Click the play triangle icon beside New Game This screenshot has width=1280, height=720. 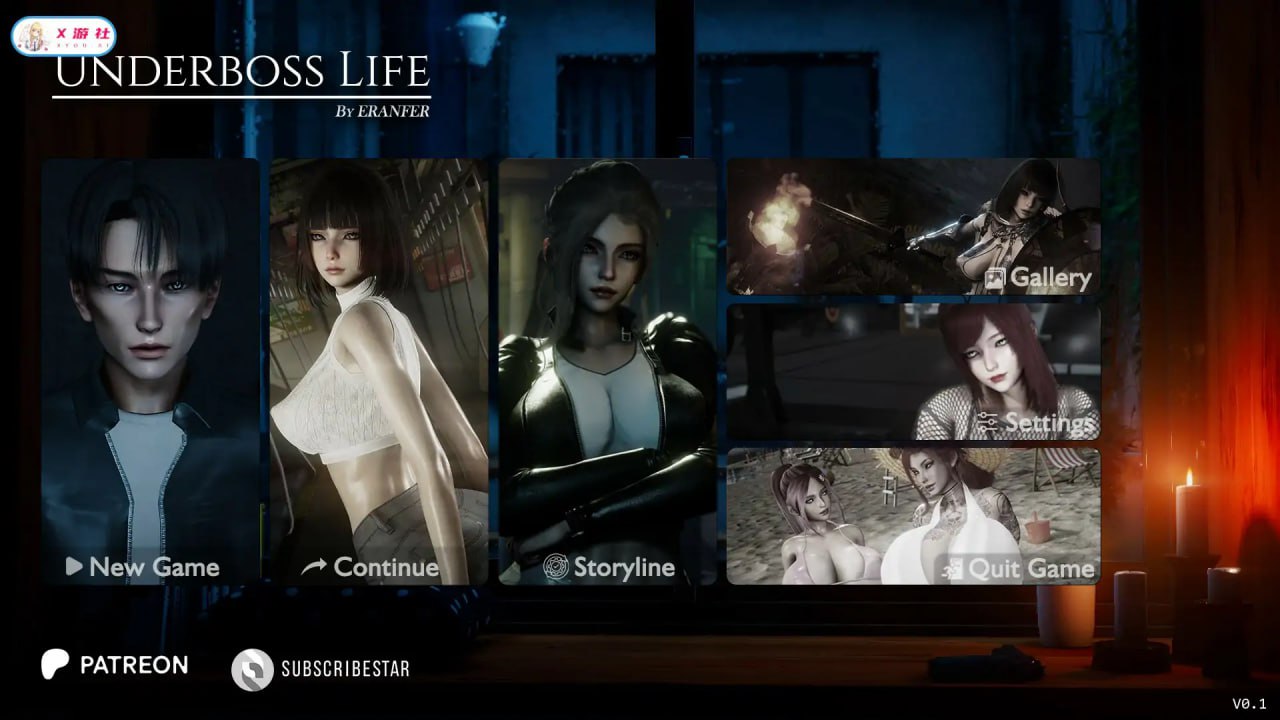pyautogui.click(x=71, y=567)
